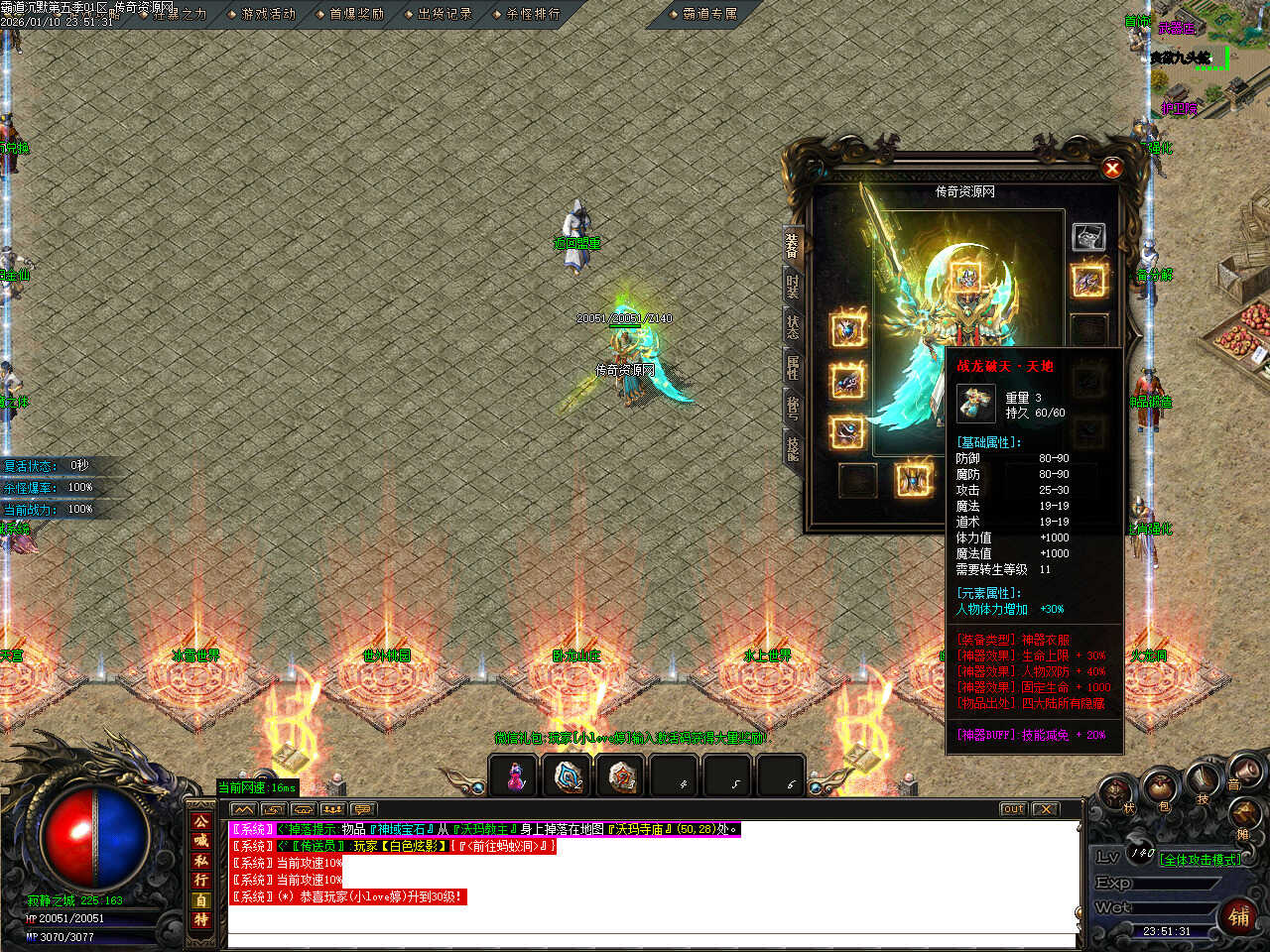Open the 首爆奖励 first-drop rewards menu
Image resolution: width=1270 pixels, height=952 pixels.
(x=354, y=14)
